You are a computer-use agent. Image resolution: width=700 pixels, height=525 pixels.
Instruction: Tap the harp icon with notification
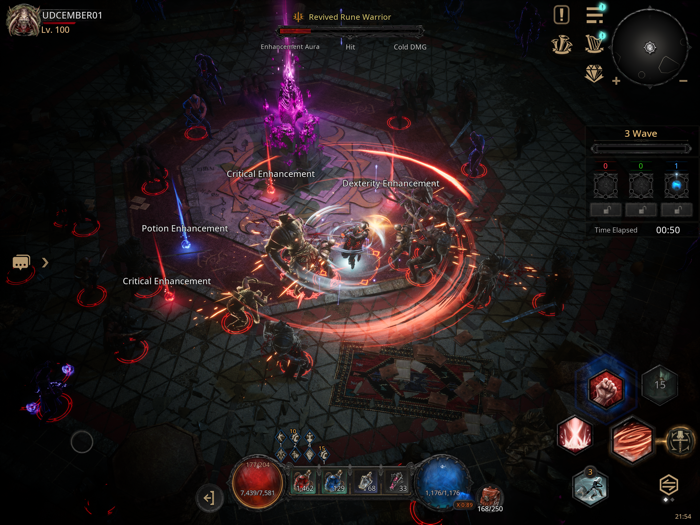595,44
